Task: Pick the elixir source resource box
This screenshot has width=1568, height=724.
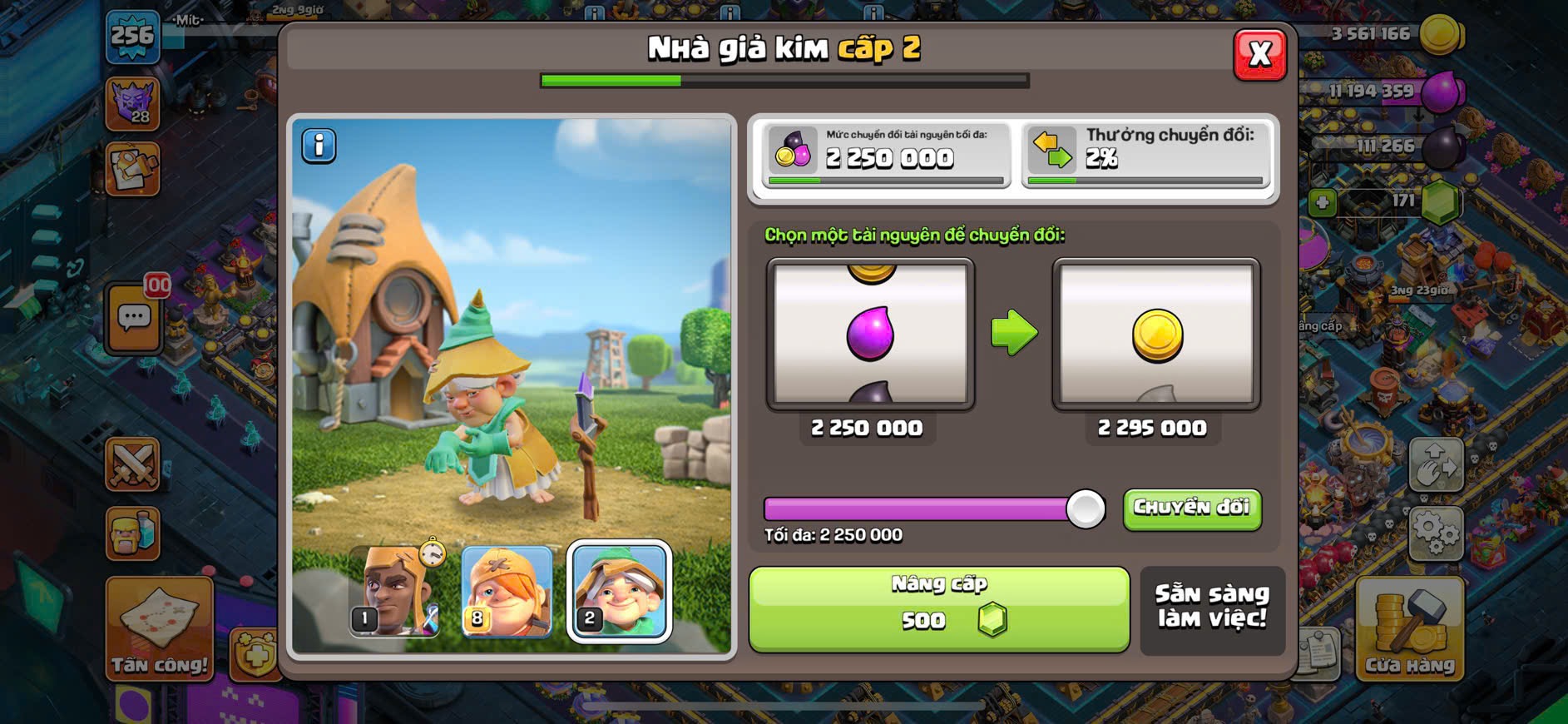Action: 870,334
